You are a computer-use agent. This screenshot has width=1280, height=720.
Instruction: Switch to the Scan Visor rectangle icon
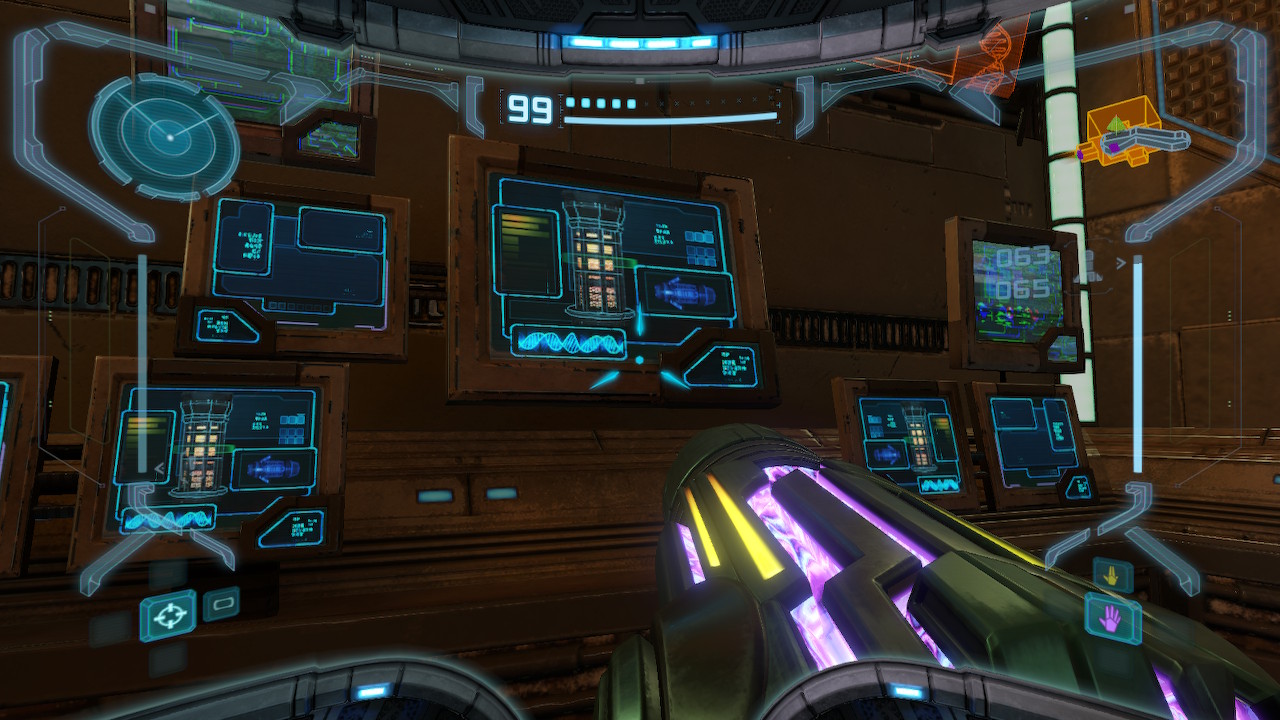coord(221,604)
